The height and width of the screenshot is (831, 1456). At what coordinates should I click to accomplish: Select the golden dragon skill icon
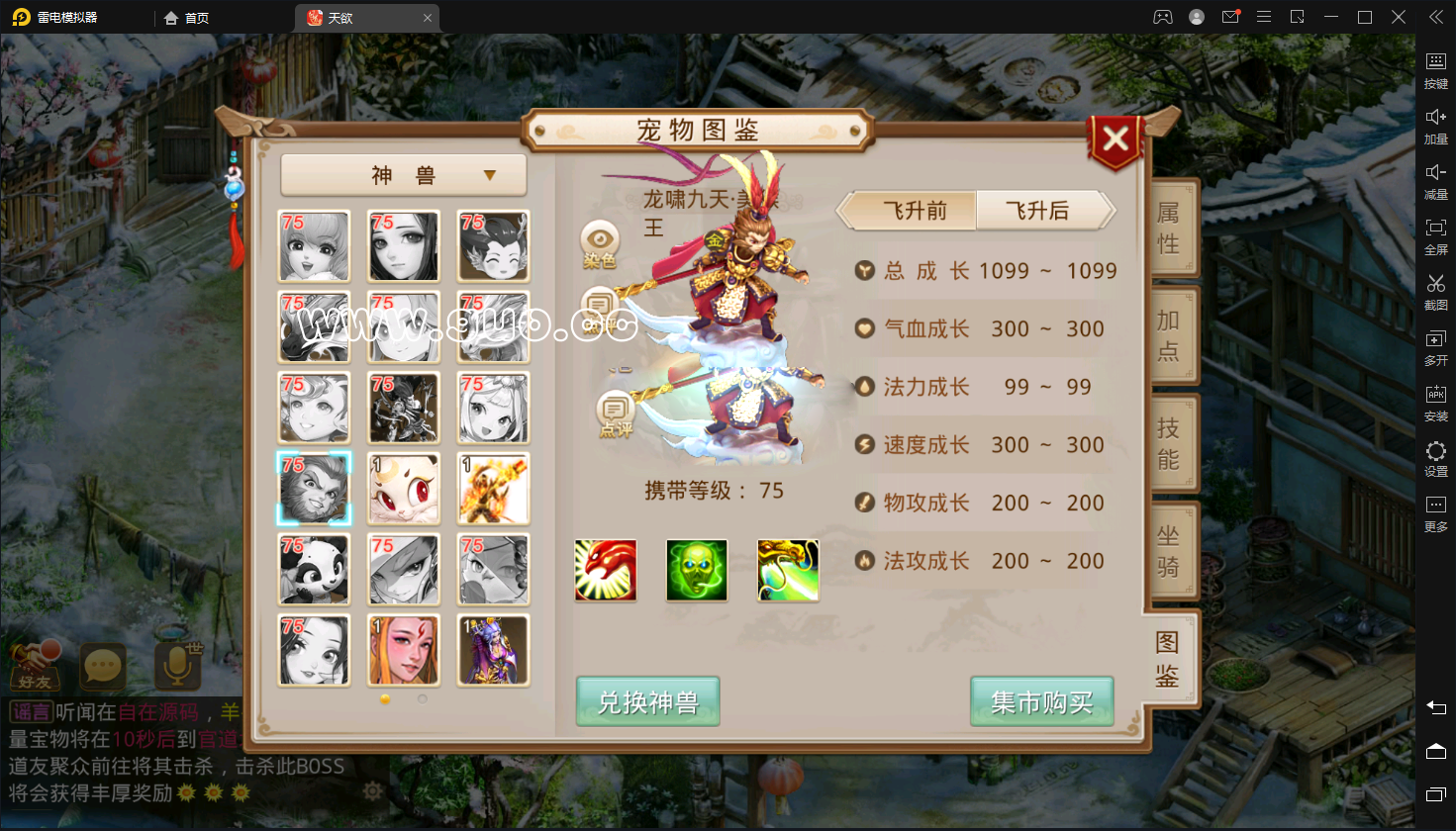pos(788,571)
